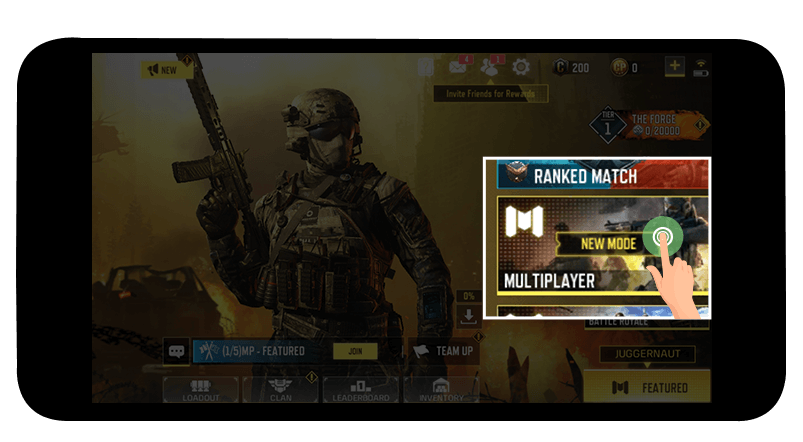
Task: Open the New announcements megaphone
Action: tap(165, 70)
